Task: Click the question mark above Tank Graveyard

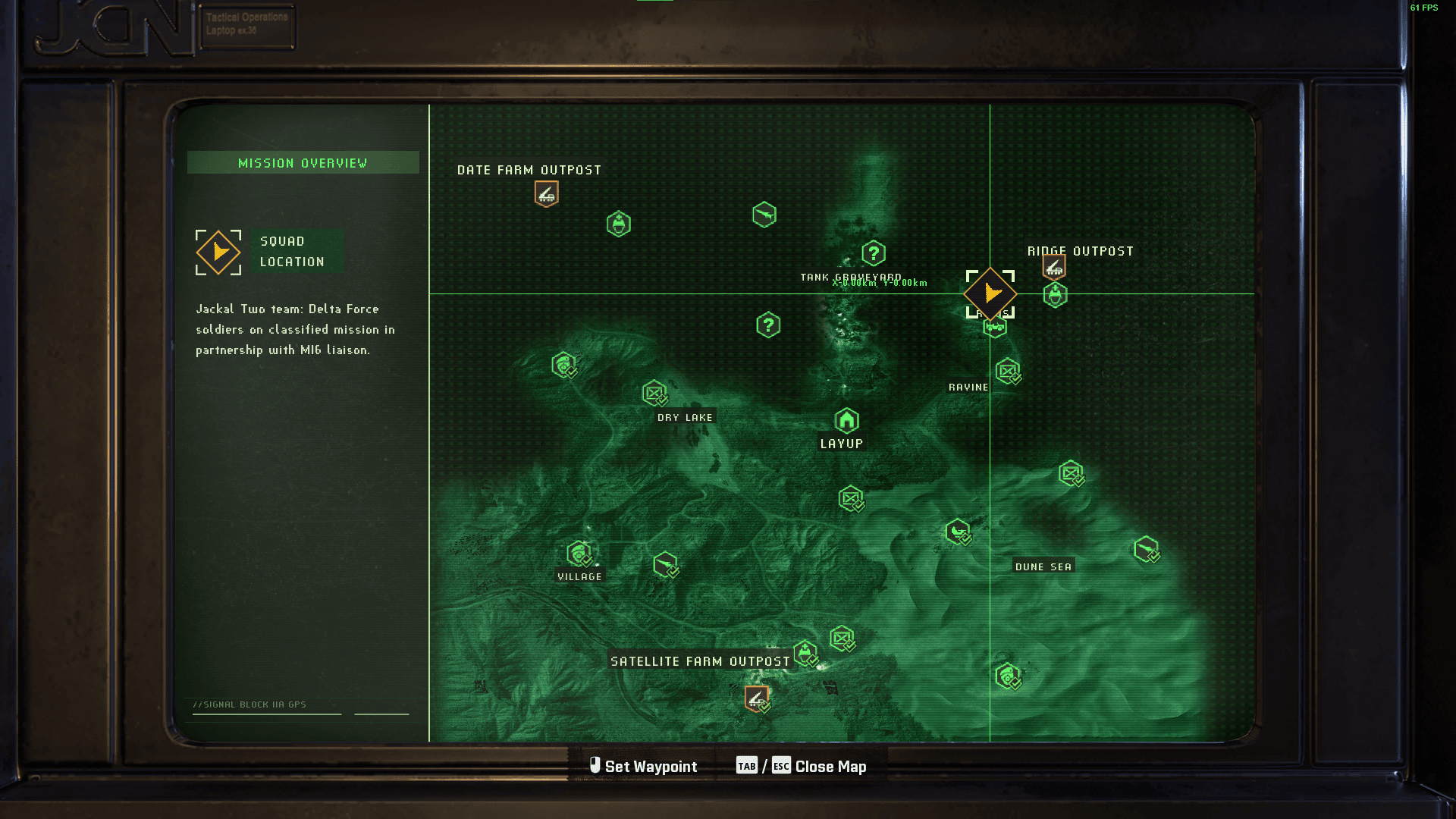Action: [x=874, y=253]
